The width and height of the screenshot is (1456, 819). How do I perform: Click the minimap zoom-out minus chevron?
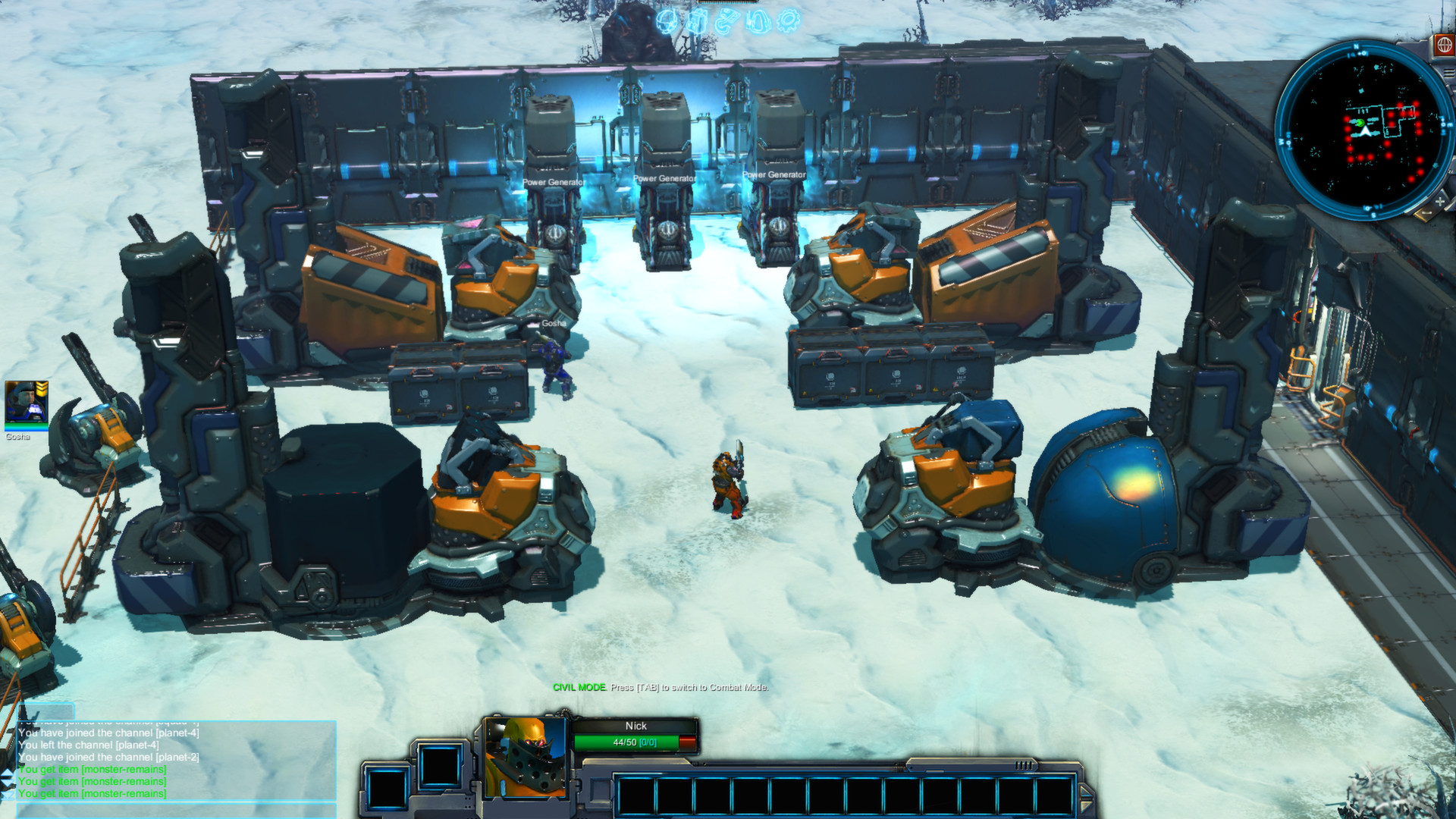[x=1426, y=213]
